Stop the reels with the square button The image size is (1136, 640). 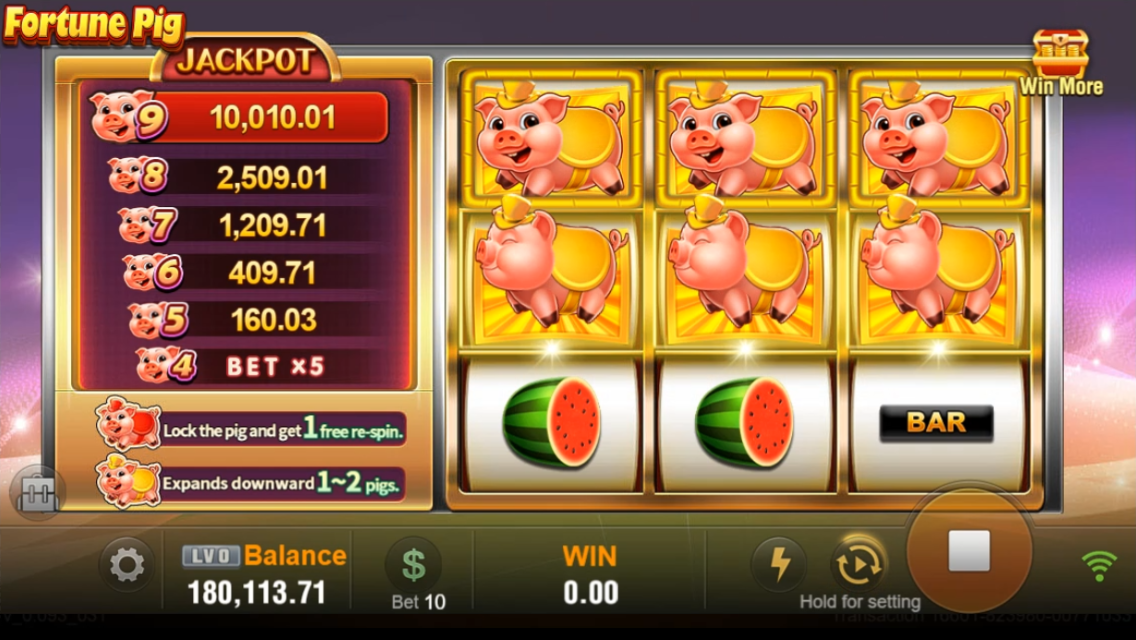tap(968, 551)
